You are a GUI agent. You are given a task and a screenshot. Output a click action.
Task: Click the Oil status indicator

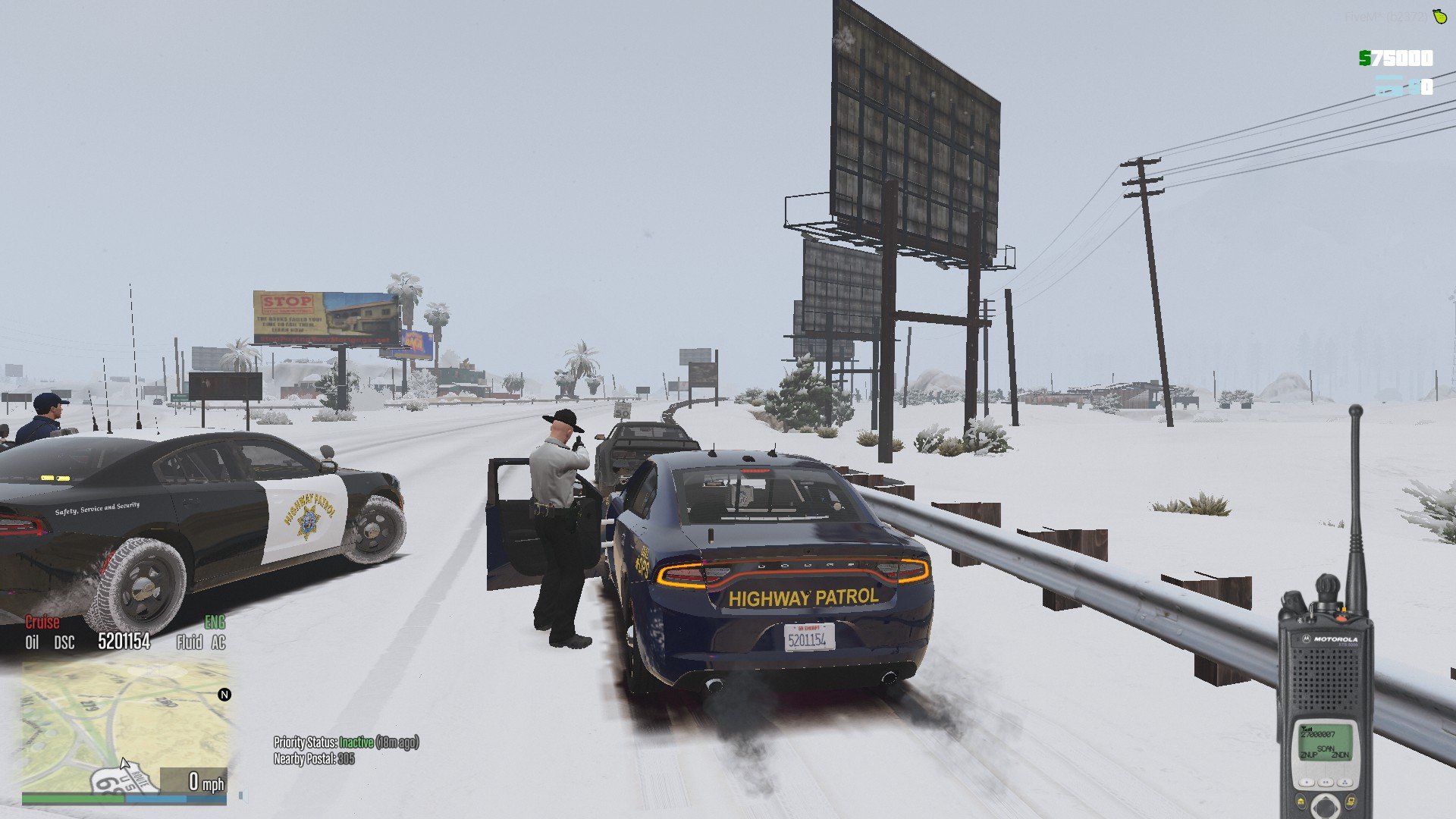(32, 643)
